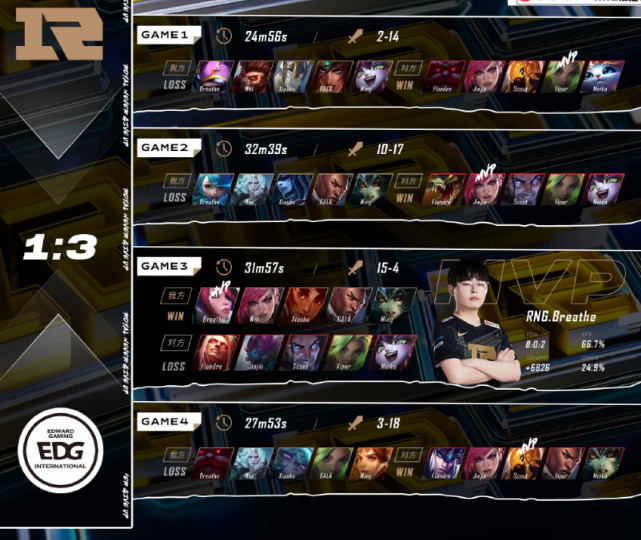The width and height of the screenshot is (641, 540).
Task: Pick Viper's MVP champion portrait in Game 1
Action: pos(561,75)
